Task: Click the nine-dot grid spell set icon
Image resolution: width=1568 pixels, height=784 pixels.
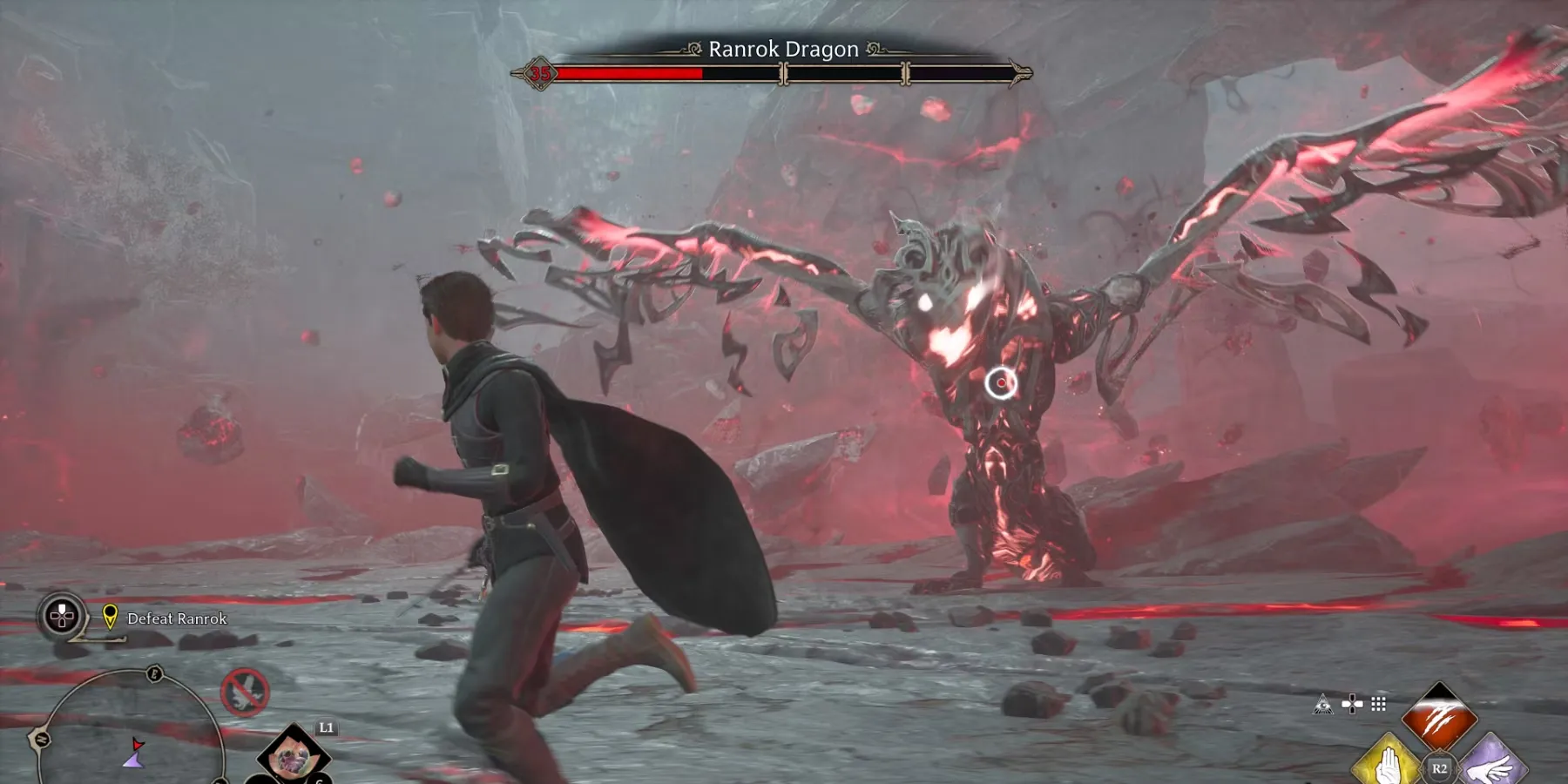Action: 1378,704
